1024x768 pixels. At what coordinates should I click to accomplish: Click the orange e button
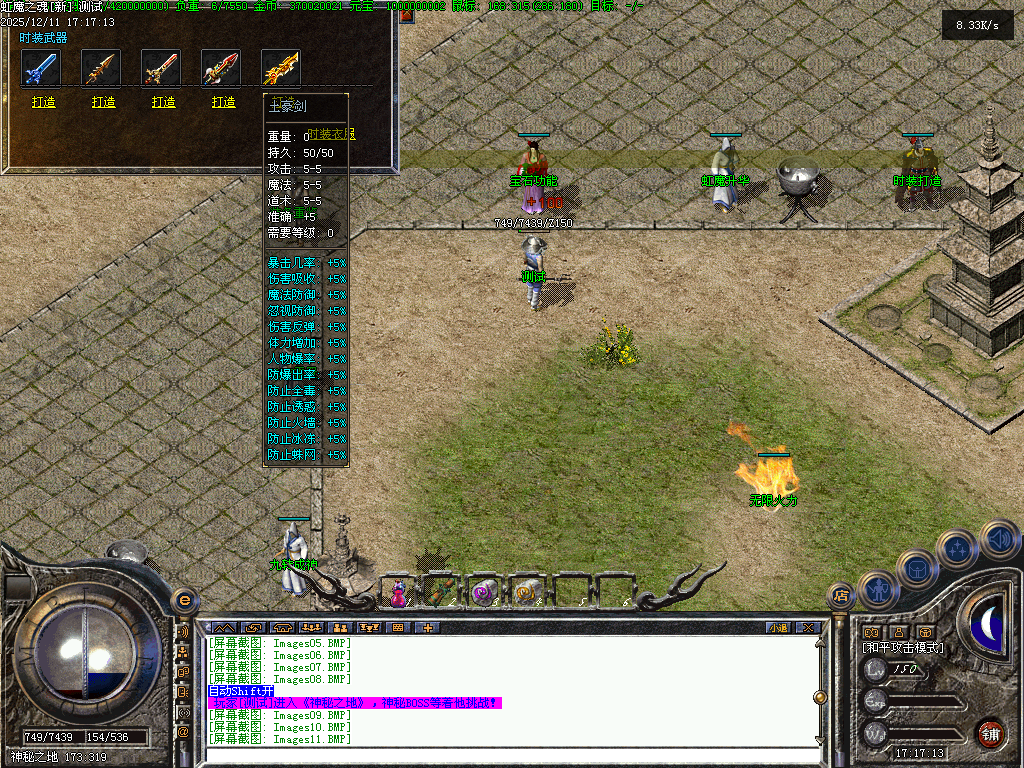coord(183,600)
